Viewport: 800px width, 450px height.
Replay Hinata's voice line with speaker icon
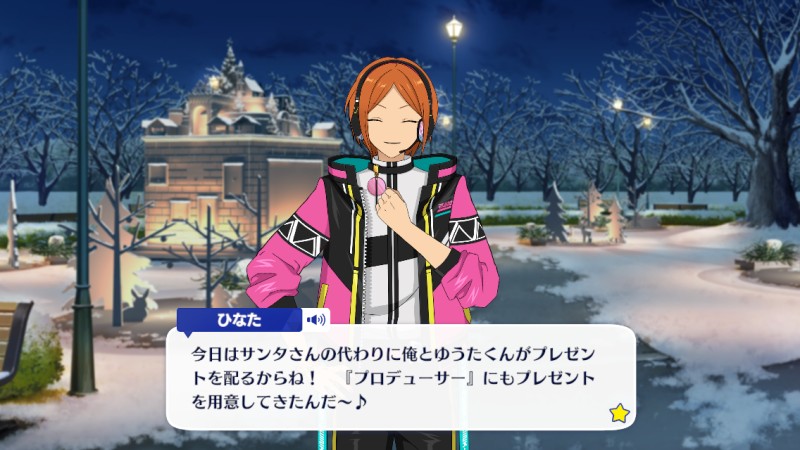[x=317, y=320]
